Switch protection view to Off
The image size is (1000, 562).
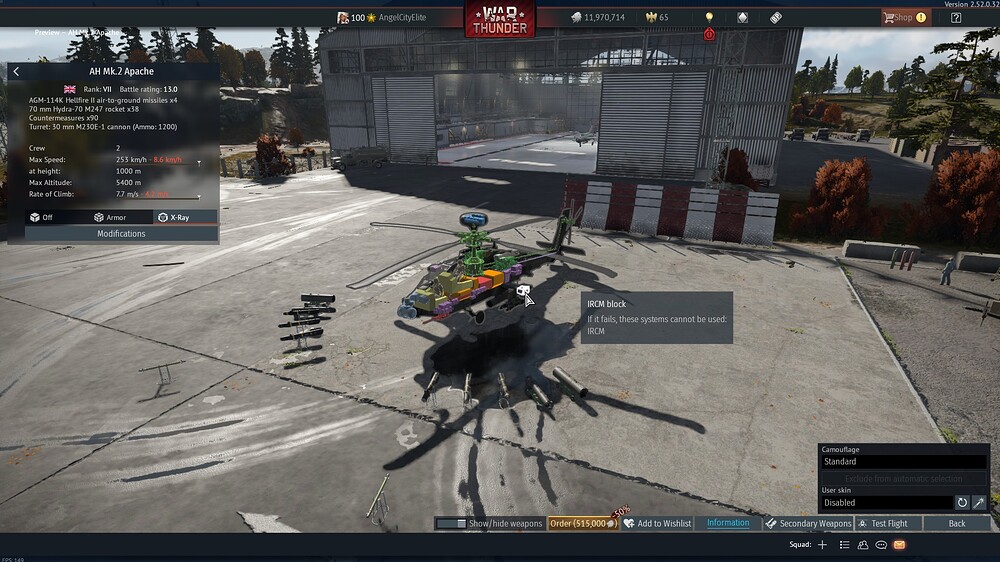(x=42, y=217)
